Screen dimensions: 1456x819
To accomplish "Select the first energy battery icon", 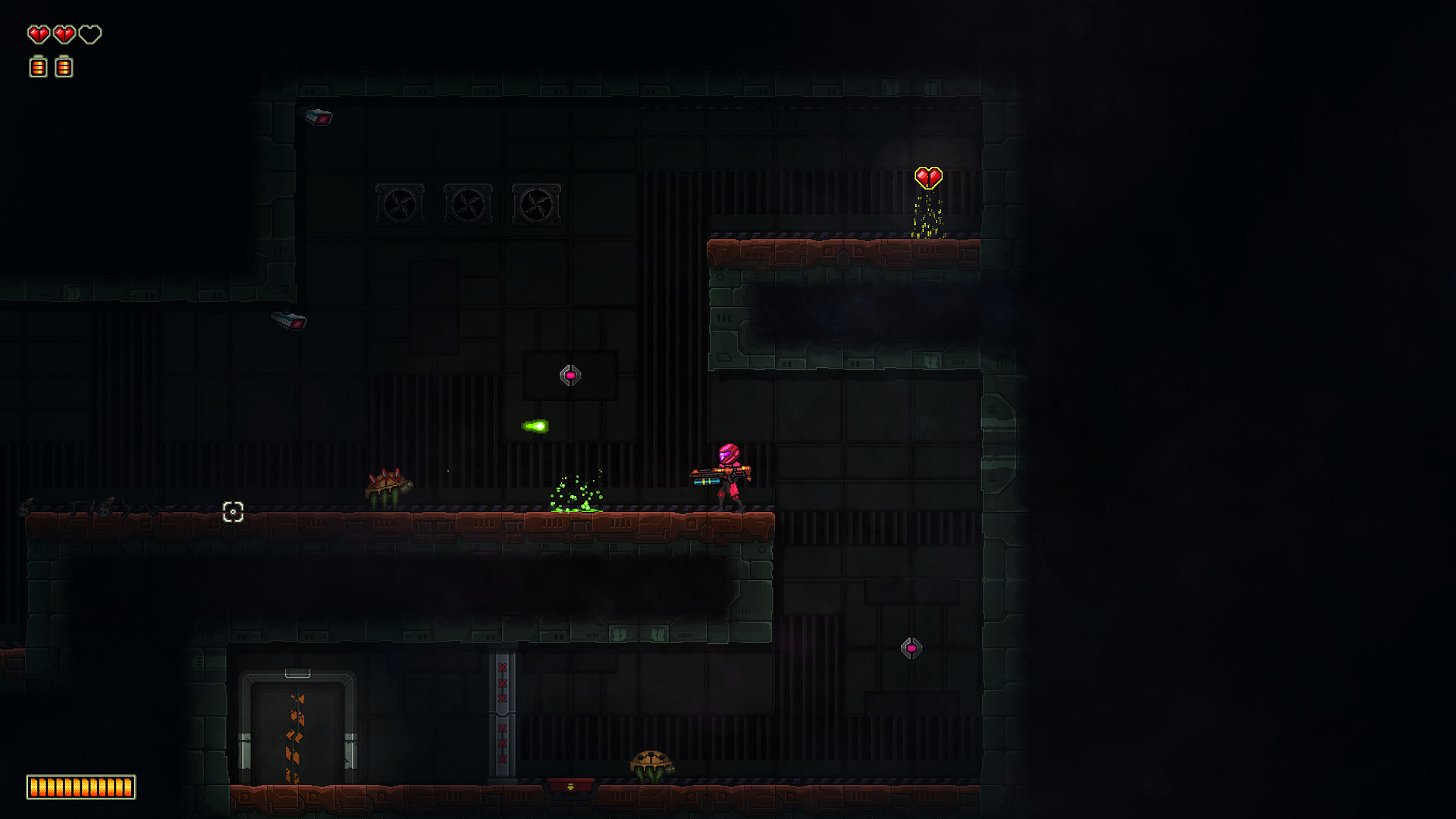I will (36, 67).
